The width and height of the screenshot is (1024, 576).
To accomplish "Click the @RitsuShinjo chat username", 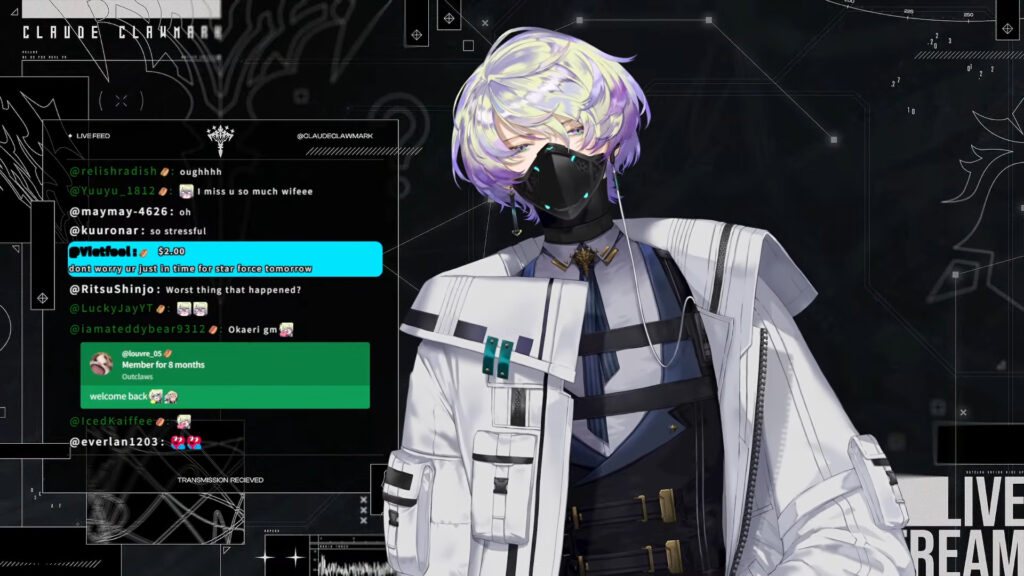I will pos(114,290).
